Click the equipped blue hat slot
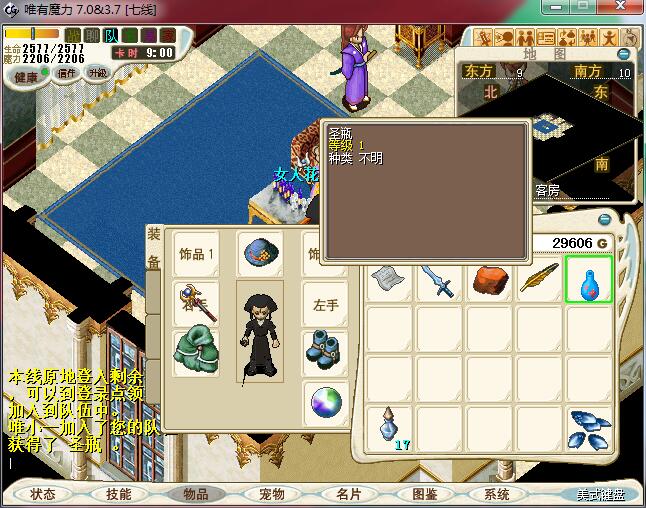Viewport: 646px width, 508px height. 260,254
